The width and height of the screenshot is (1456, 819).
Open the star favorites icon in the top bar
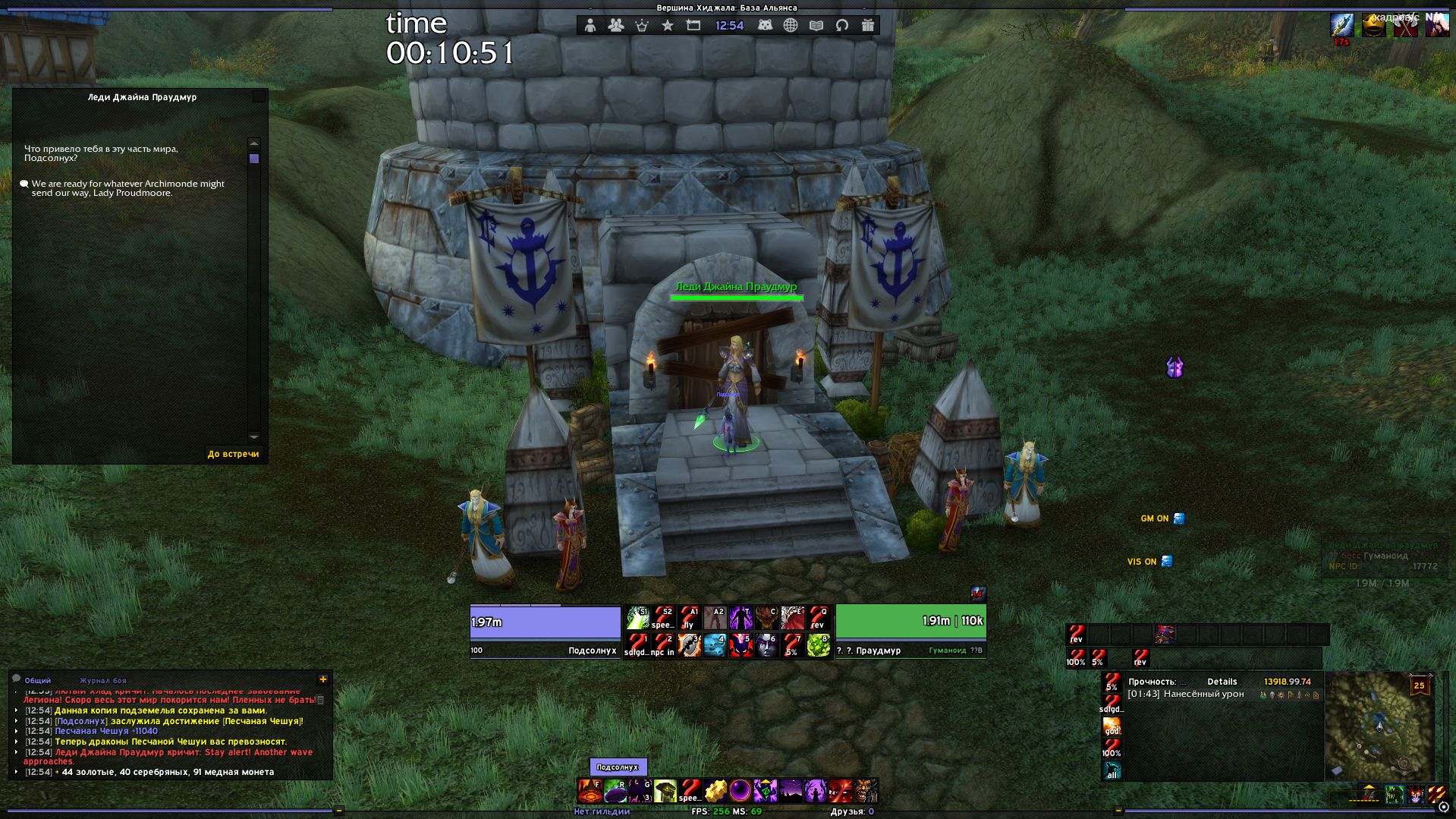coord(668,26)
